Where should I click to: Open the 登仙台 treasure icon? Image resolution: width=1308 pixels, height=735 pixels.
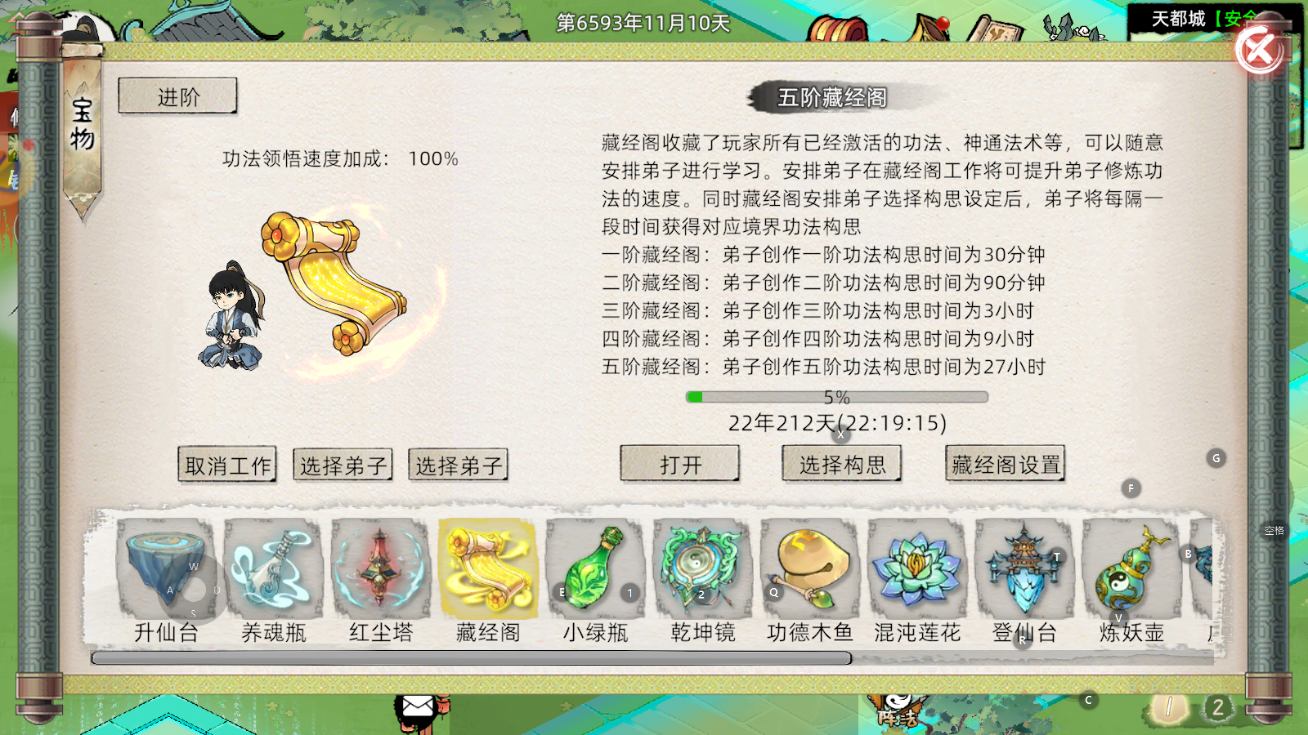tap(1024, 570)
